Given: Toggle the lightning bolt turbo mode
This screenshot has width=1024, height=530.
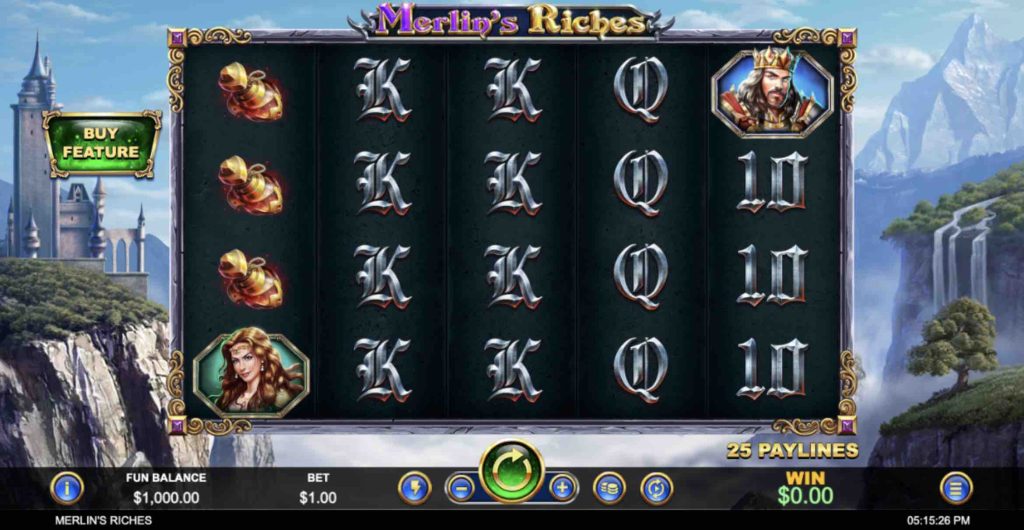Looking at the screenshot, I should pyautogui.click(x=414, y=488).
